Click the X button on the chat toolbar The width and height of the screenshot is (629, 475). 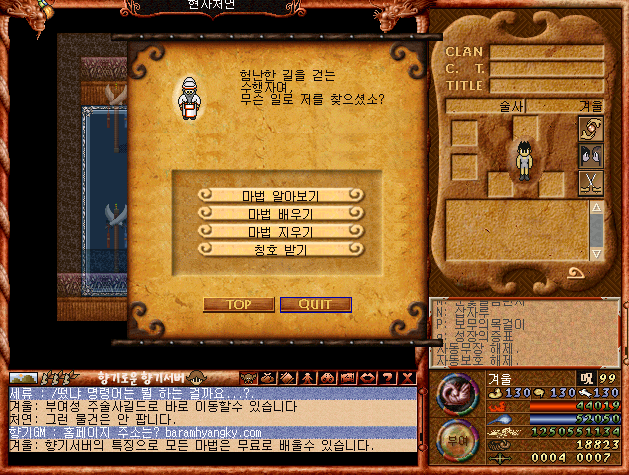tap(407, 377)
